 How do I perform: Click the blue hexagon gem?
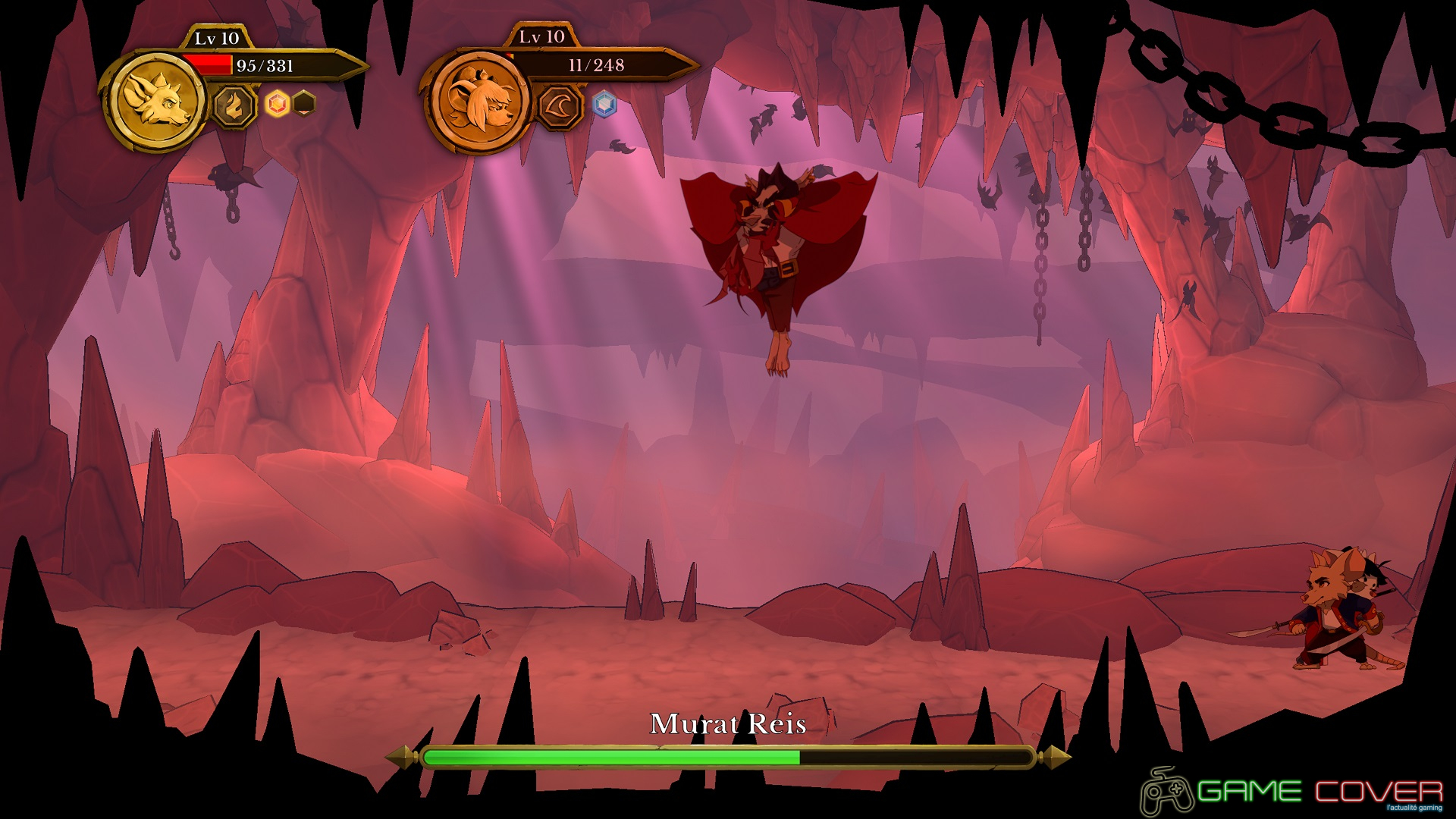pos(604,104)
